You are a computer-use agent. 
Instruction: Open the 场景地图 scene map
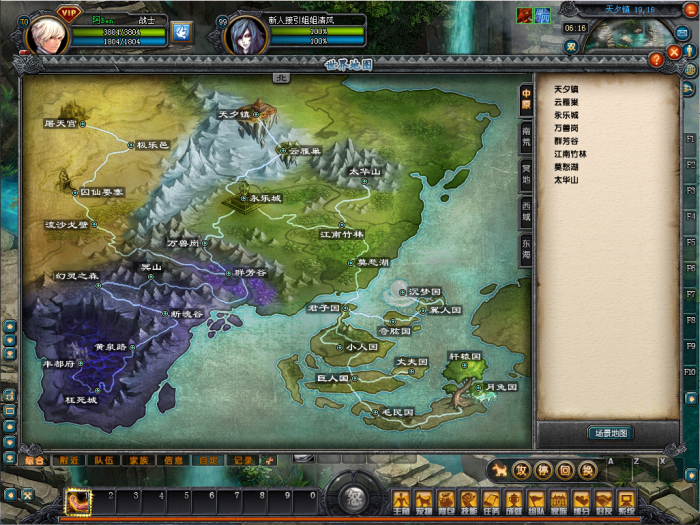(x=608, y=433)
